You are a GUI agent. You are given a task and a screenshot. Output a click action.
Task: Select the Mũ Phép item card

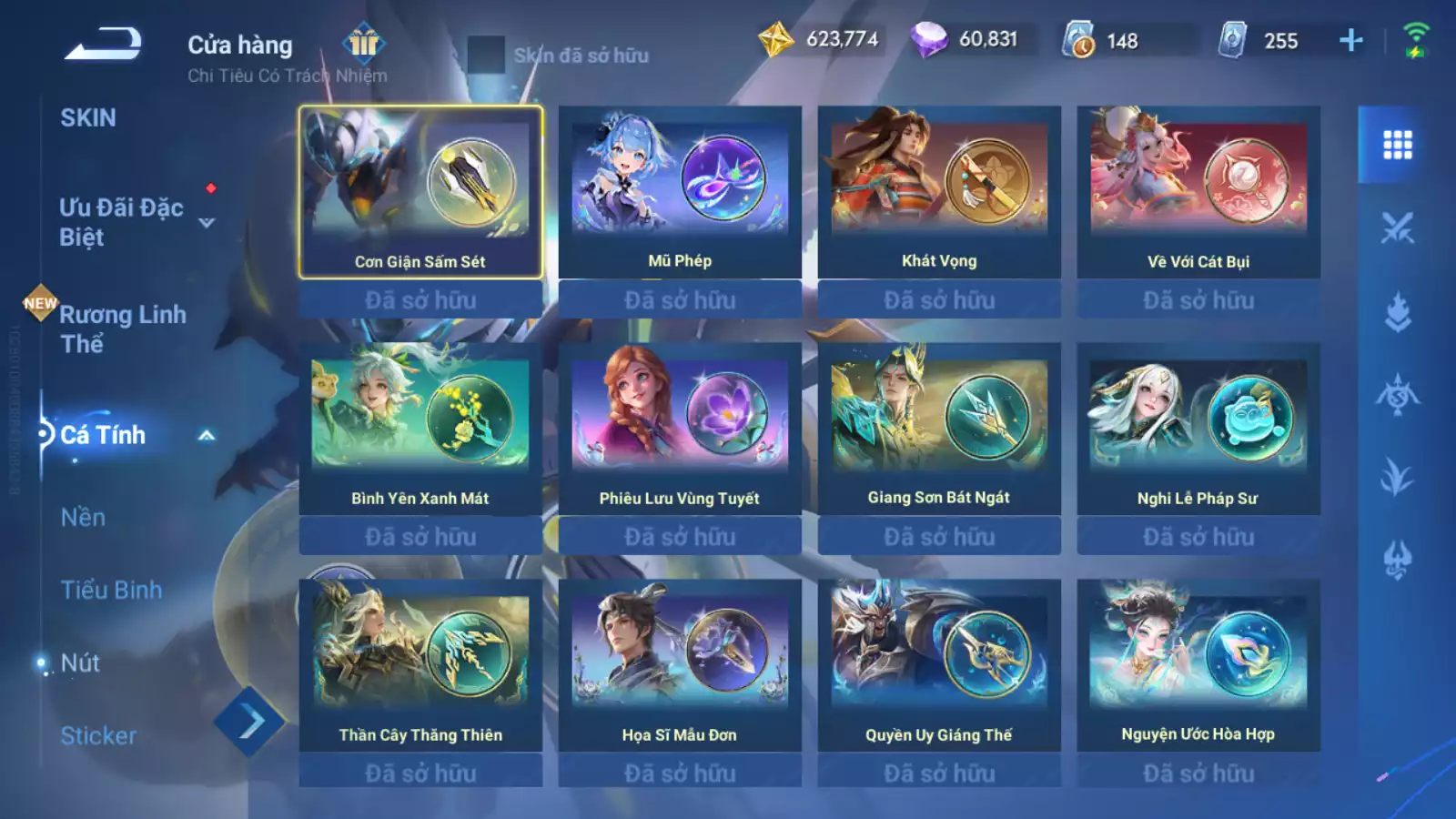pyautogui.click(x=680, y=192)
